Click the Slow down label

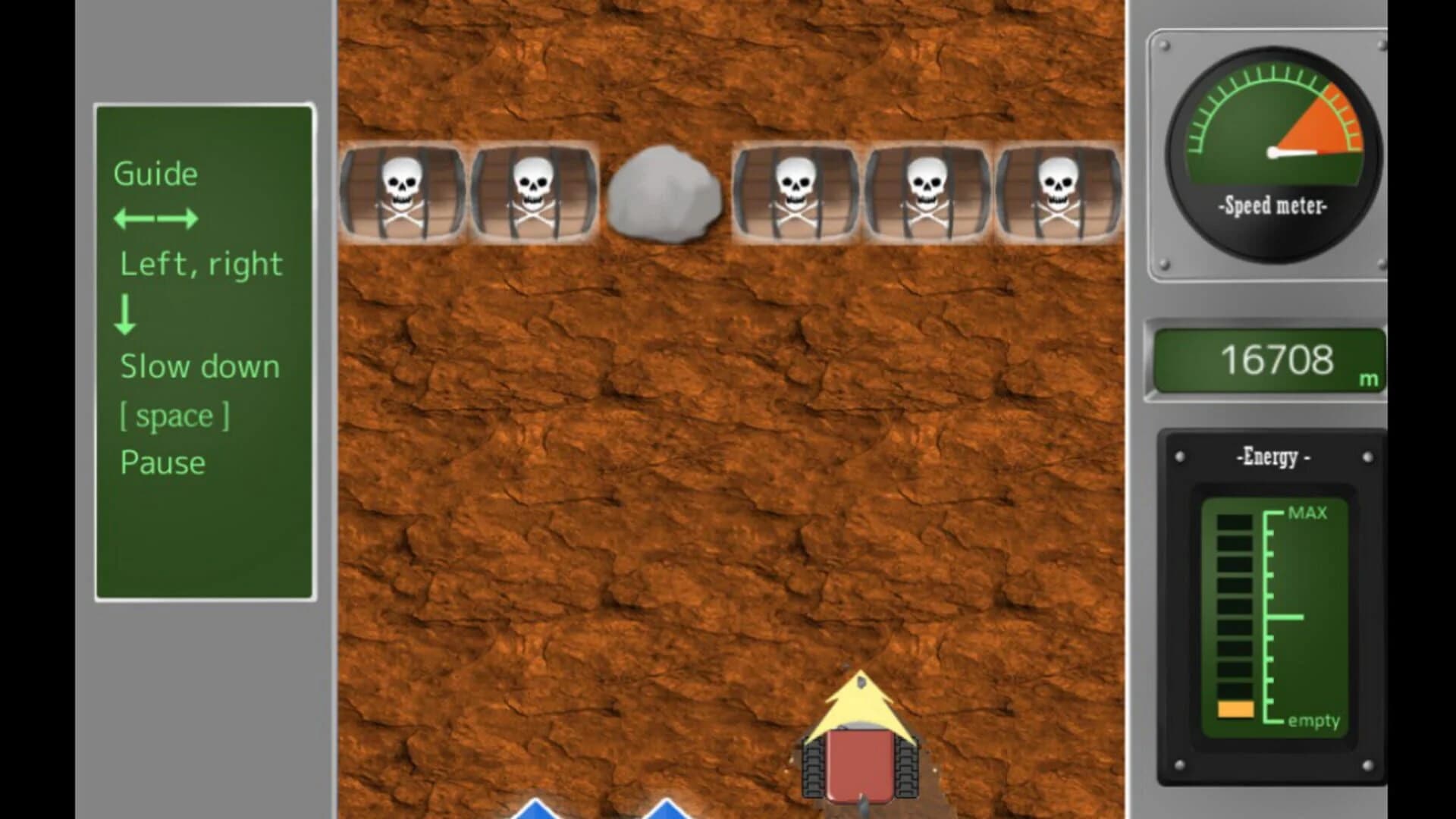(x=200, y=366)
